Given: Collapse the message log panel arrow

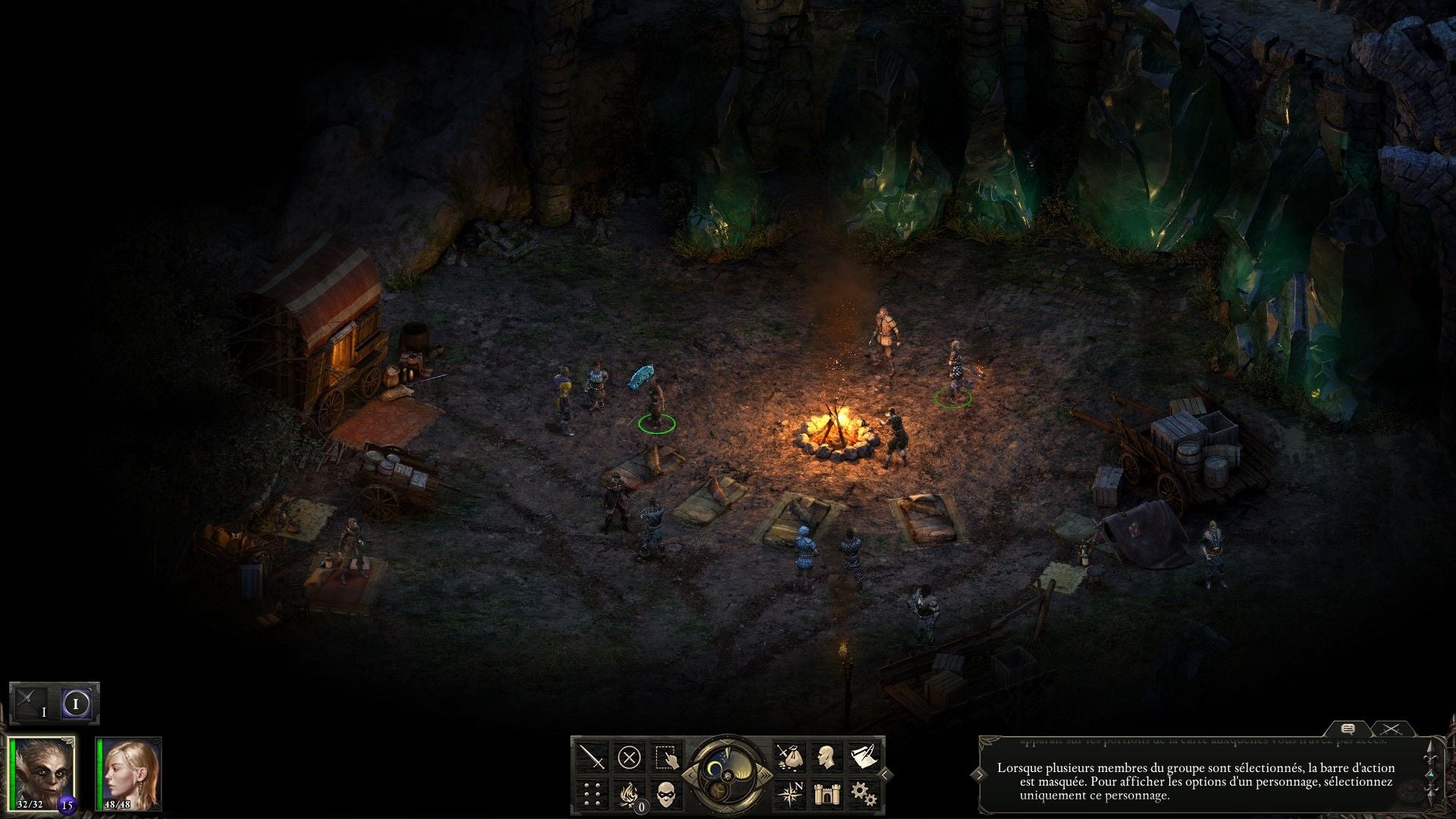Looking at the screenshot, I should pyautogui.click(x=980, y=774).
